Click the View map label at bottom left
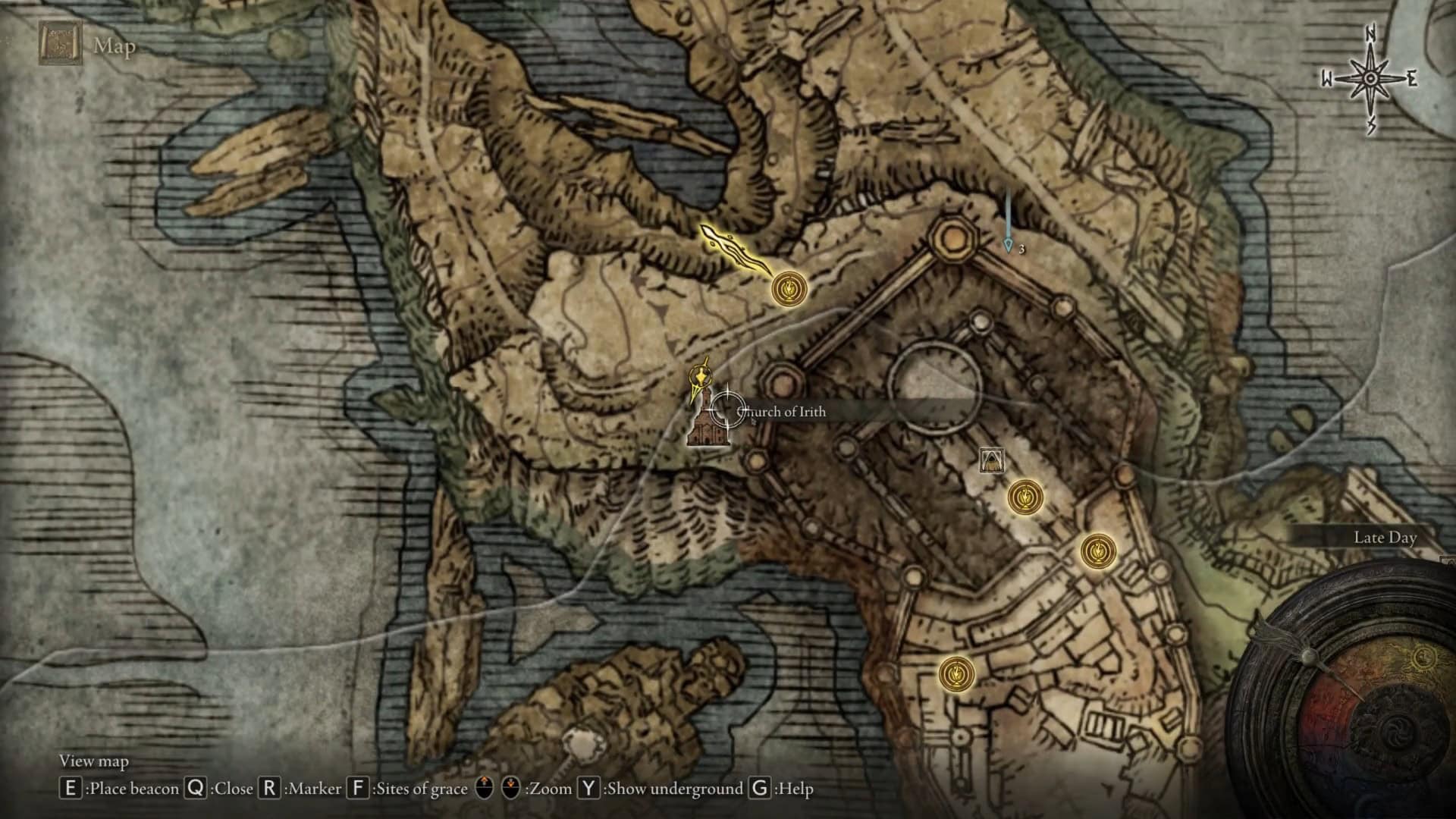The height and width of the screenshot is (819, 1456). (x=95, y=759)
